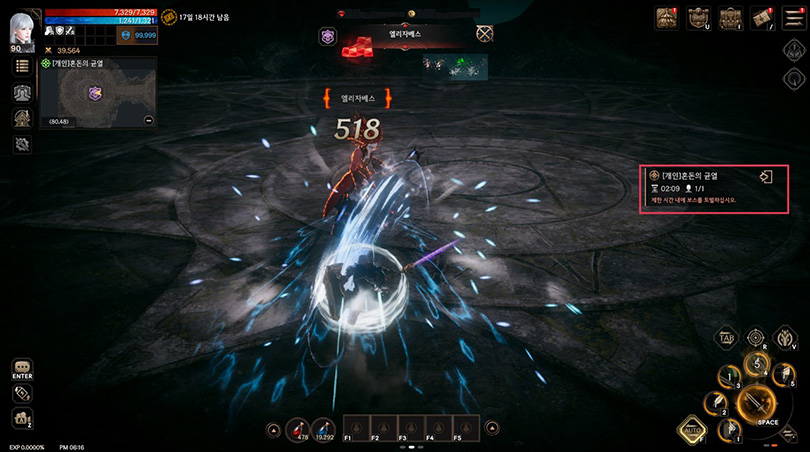This screenshot has width=810, height=452.
Task: Zoom out the minimap with minus button
Action: pos(149,120)
